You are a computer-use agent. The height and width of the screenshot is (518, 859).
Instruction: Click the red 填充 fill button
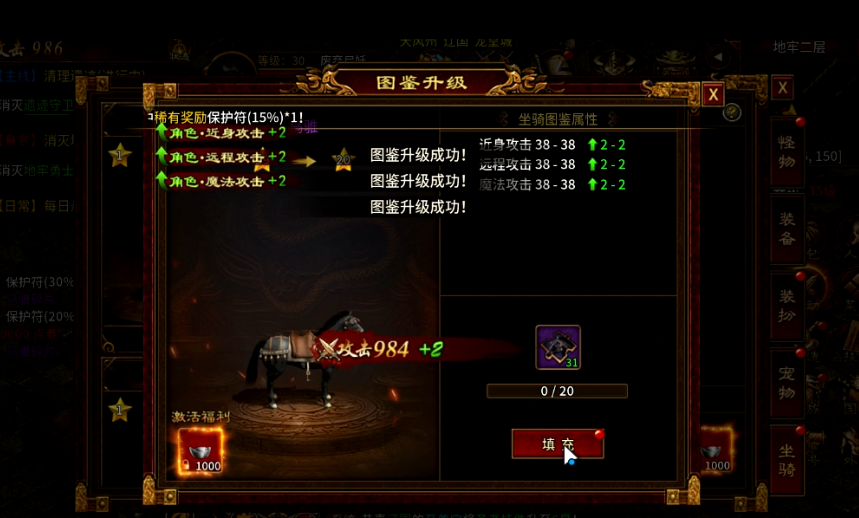(x=557, y=444)
